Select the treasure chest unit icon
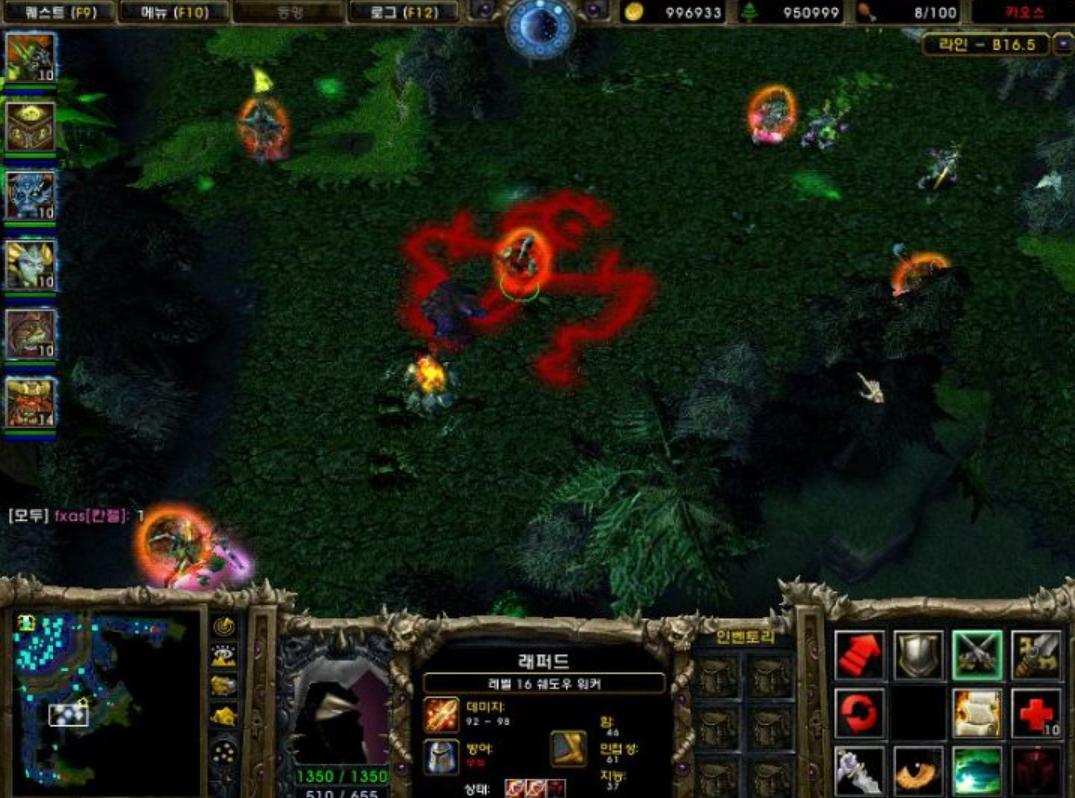 pyautogui.click(x=30, y=126)
